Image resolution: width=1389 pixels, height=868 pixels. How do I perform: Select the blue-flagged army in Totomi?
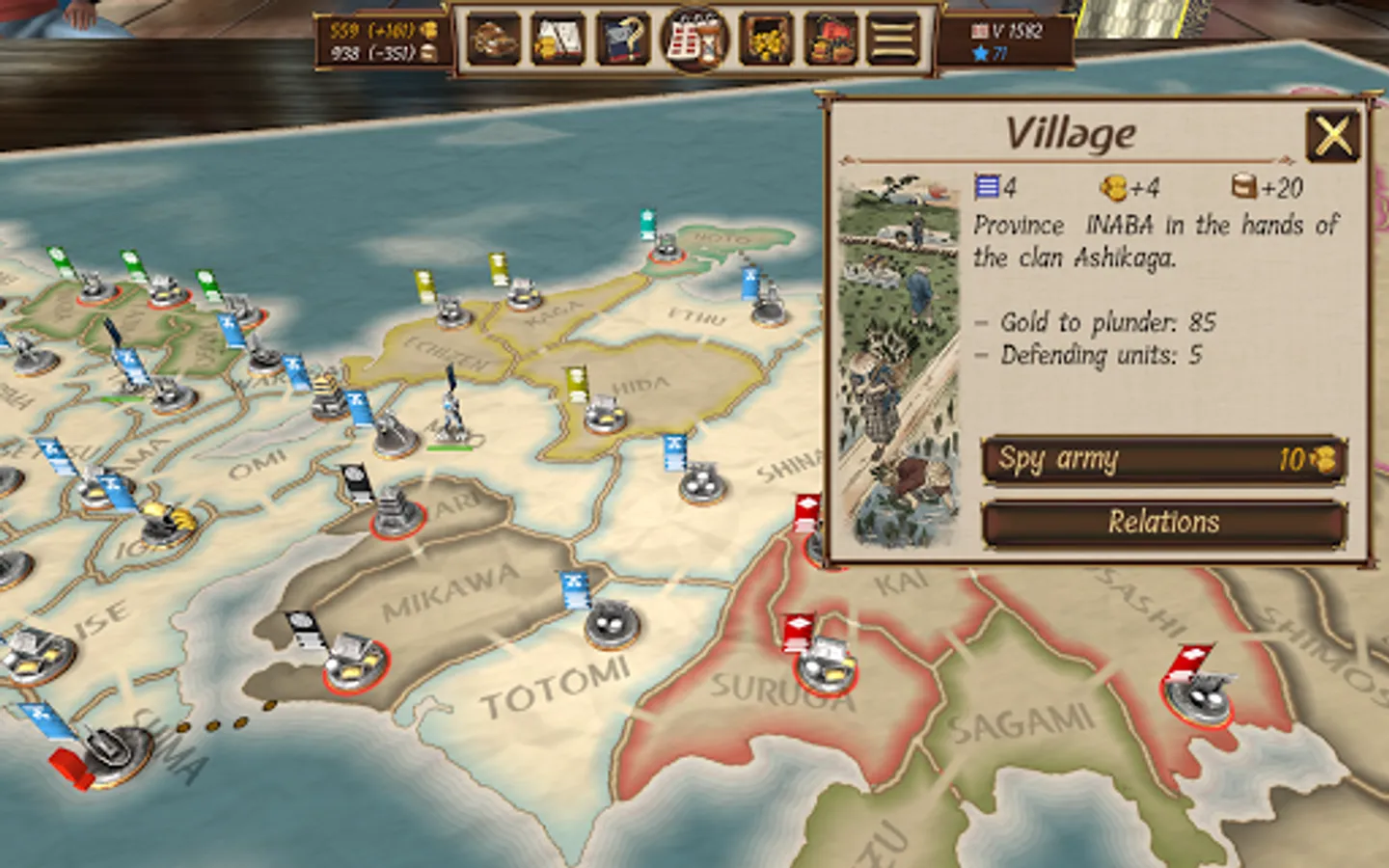[x=612, y=622]
